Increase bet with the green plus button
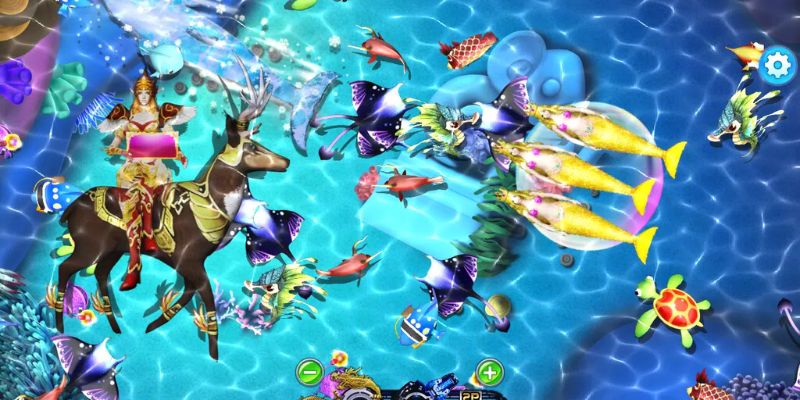The width and height of the screenshot is (800, 400). [x=489, y=373]
